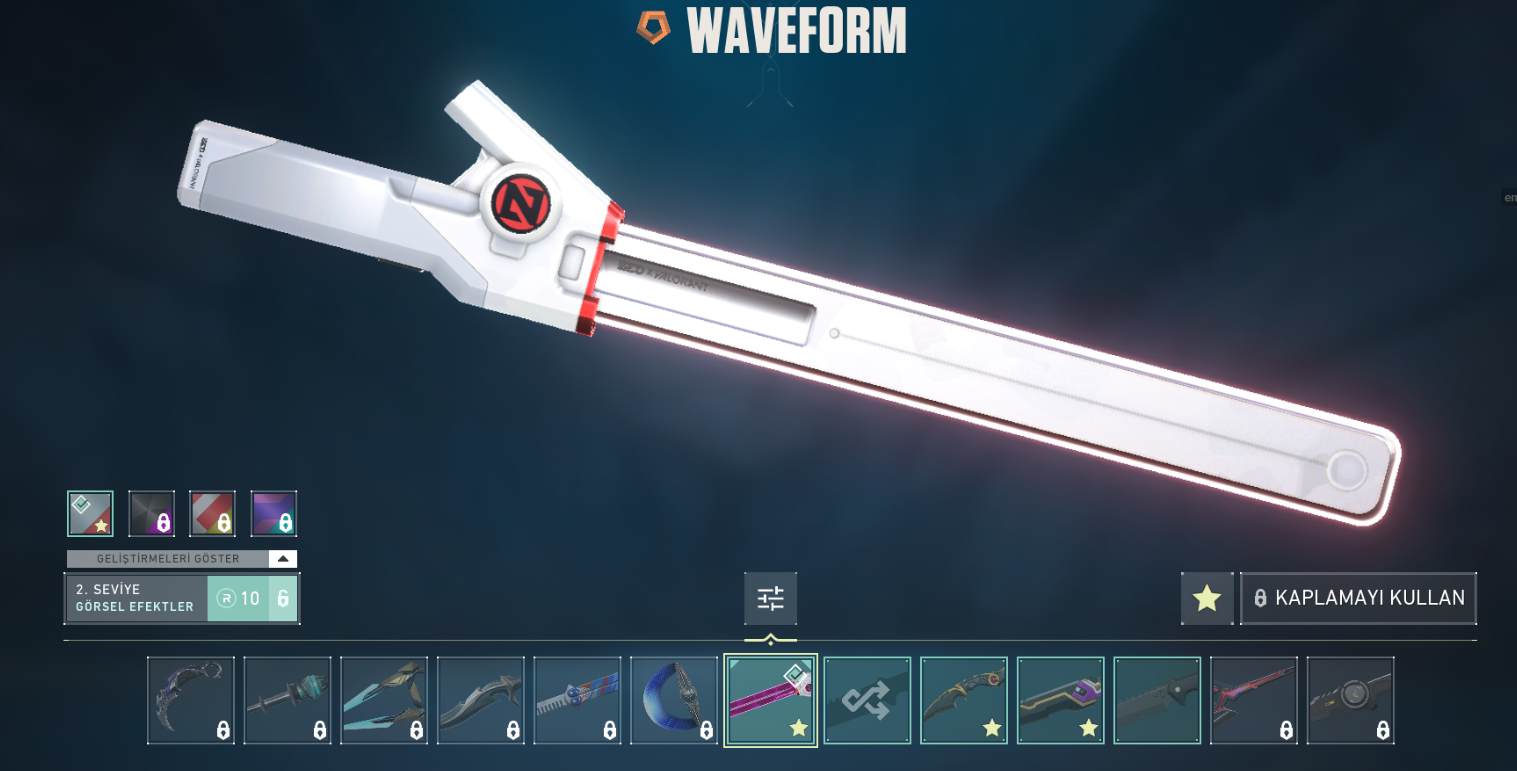The width and height of the screenshot is (1517, 771).
Task: Choose the locked black variant swatch
Action: coord(152,514)
